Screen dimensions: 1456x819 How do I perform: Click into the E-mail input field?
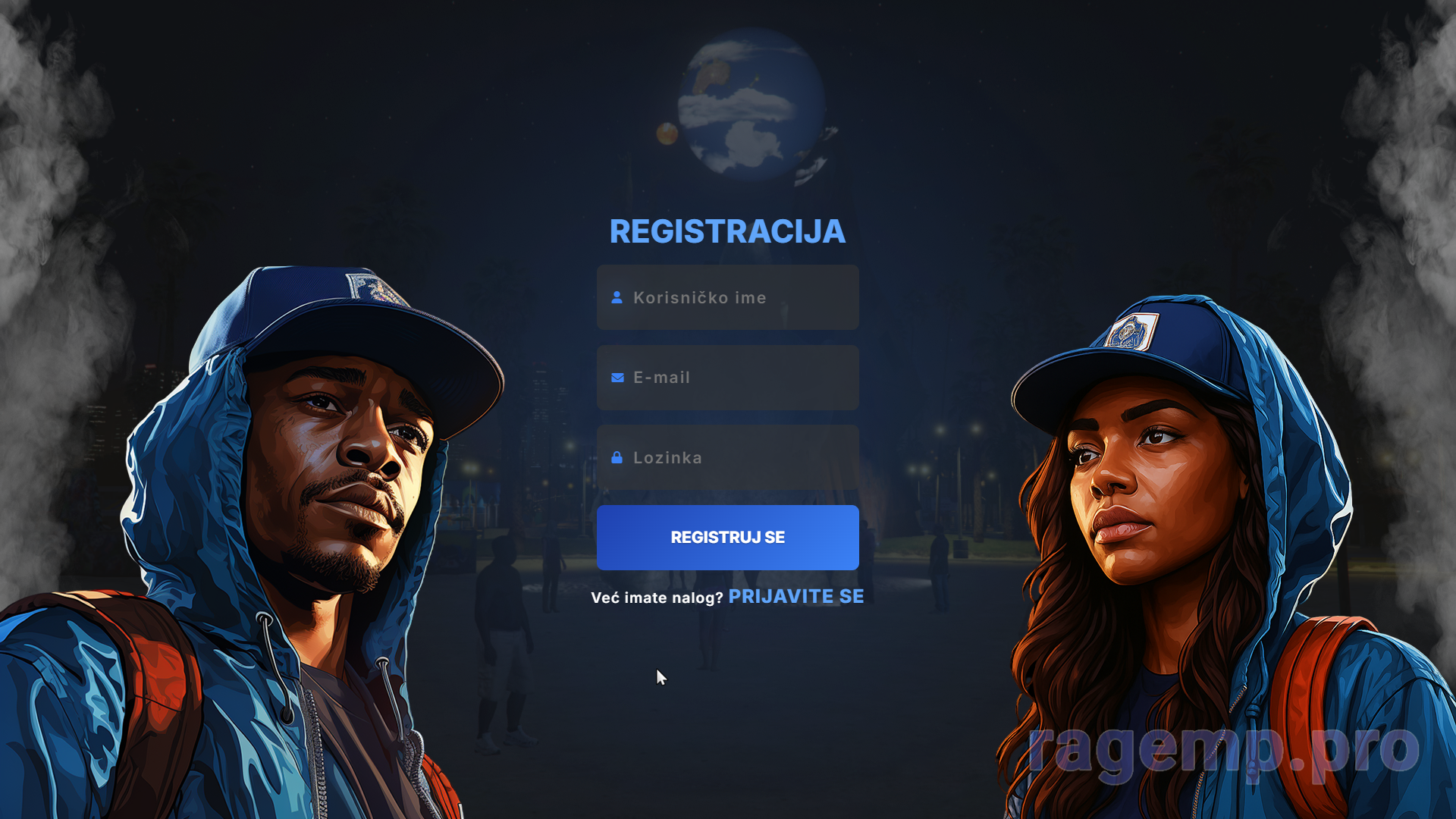pos(728,378)
